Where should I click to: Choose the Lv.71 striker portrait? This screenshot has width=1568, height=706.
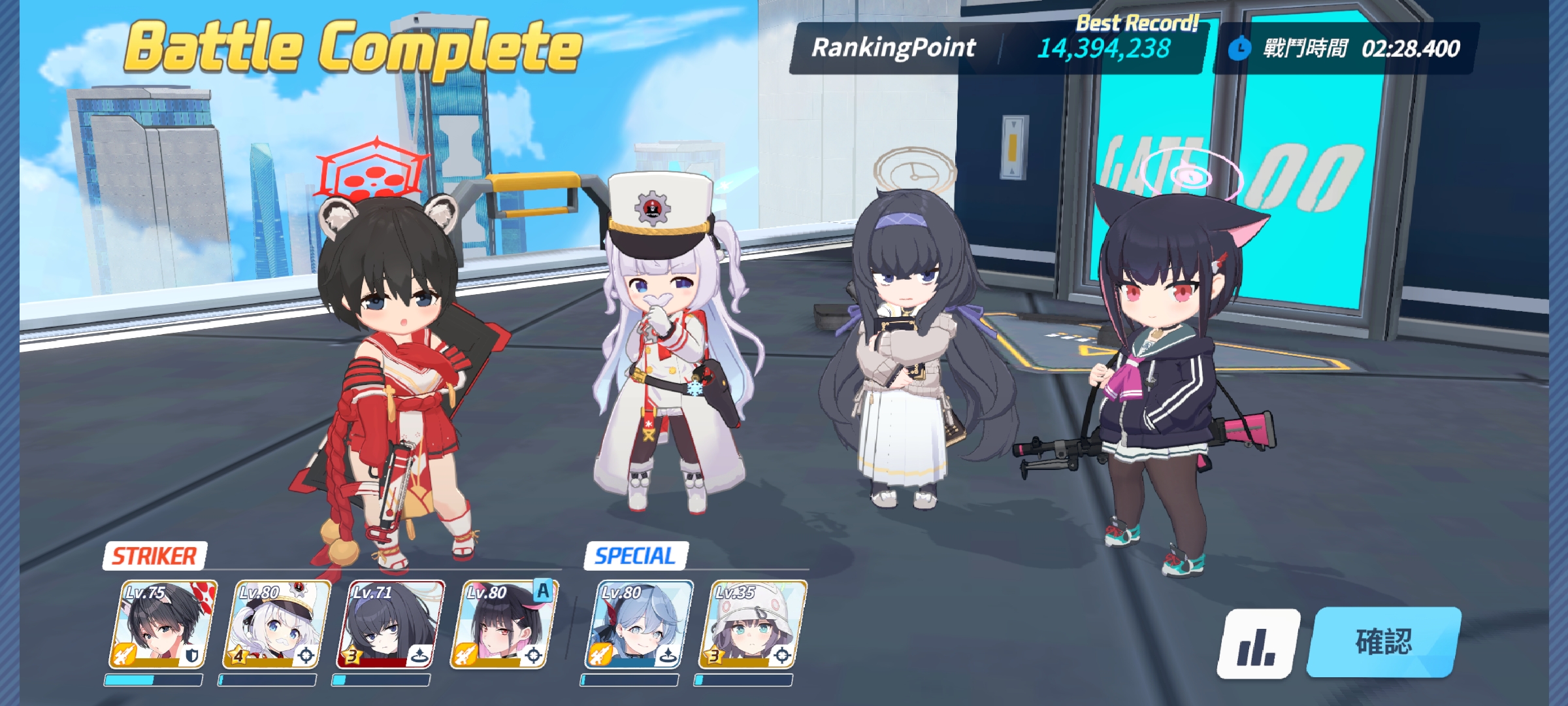tap(390, 625)
